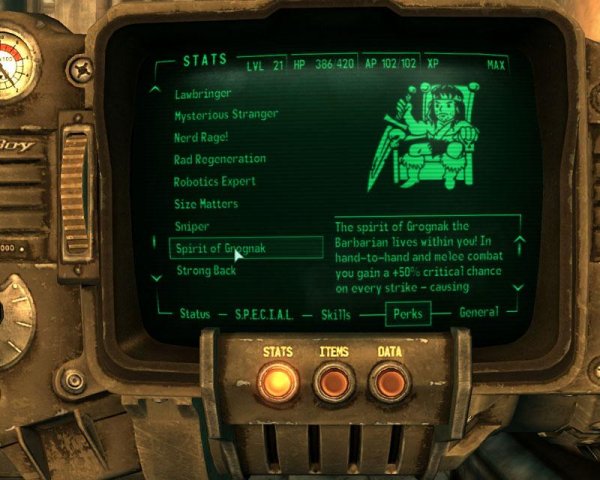Click the description's down arrow
Image resolution: width=600 pixels, height=480 pixels.
click(518, 286)
